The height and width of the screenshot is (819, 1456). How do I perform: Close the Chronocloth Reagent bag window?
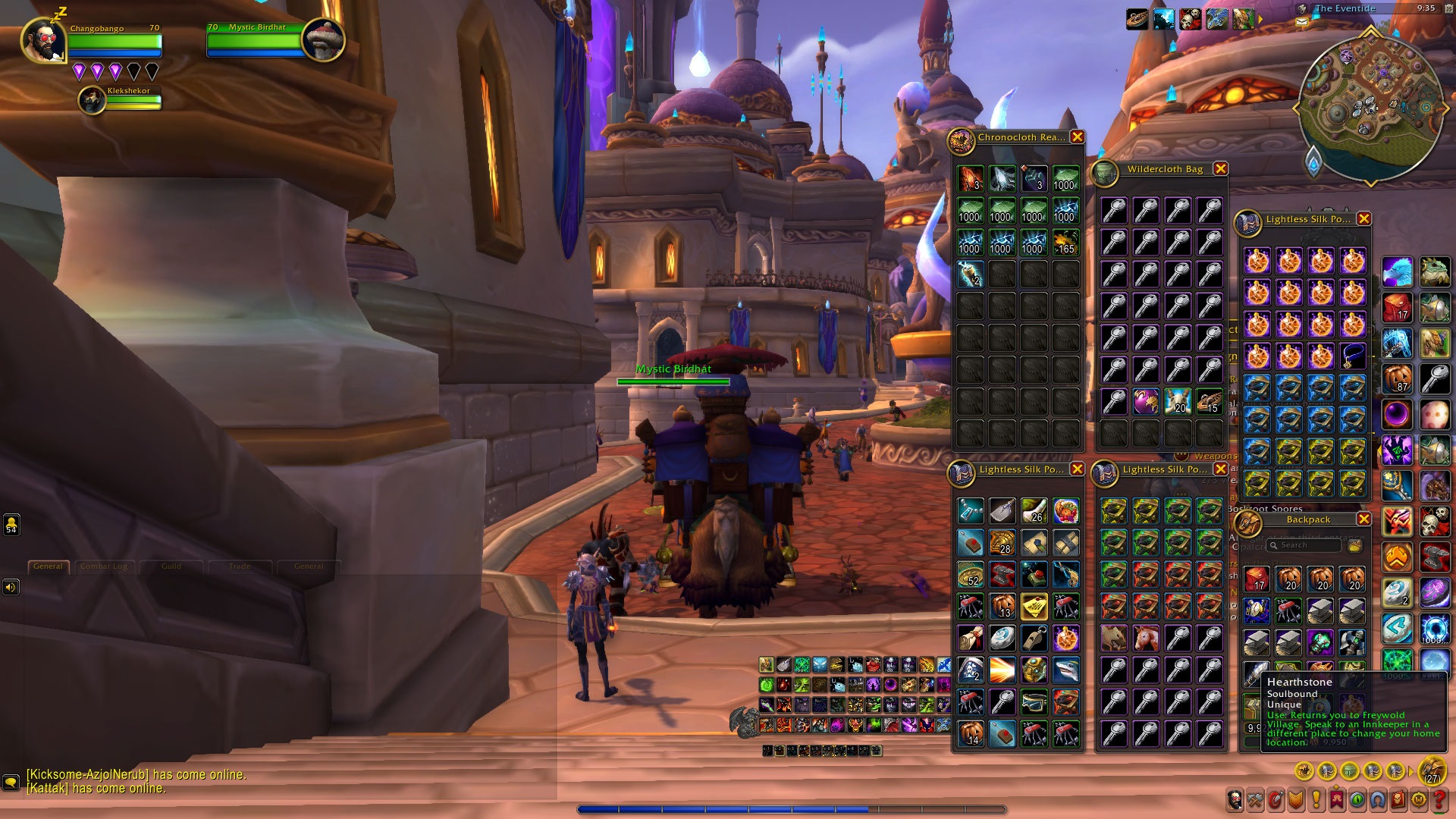pos(1077,137)
